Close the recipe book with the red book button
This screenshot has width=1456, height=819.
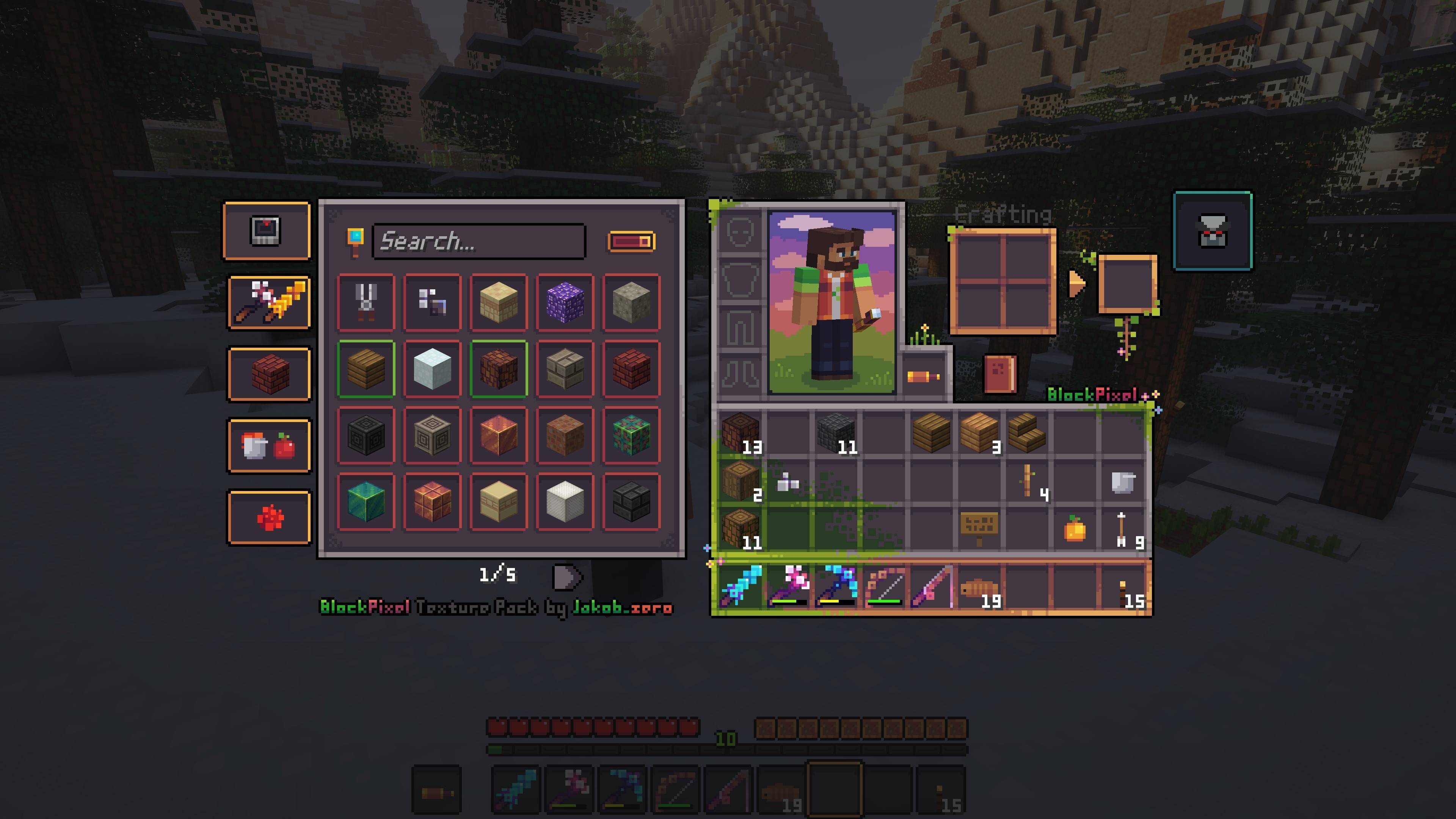(1000, 373)
